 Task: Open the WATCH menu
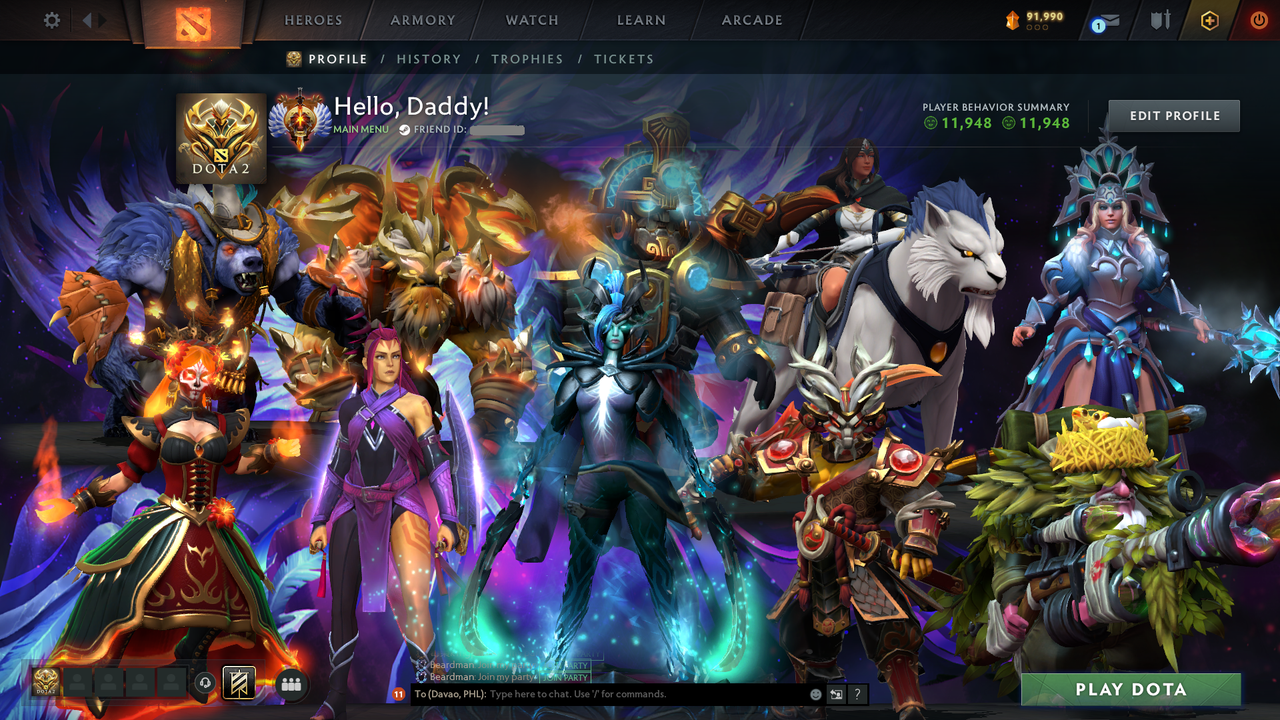[531, 19]
